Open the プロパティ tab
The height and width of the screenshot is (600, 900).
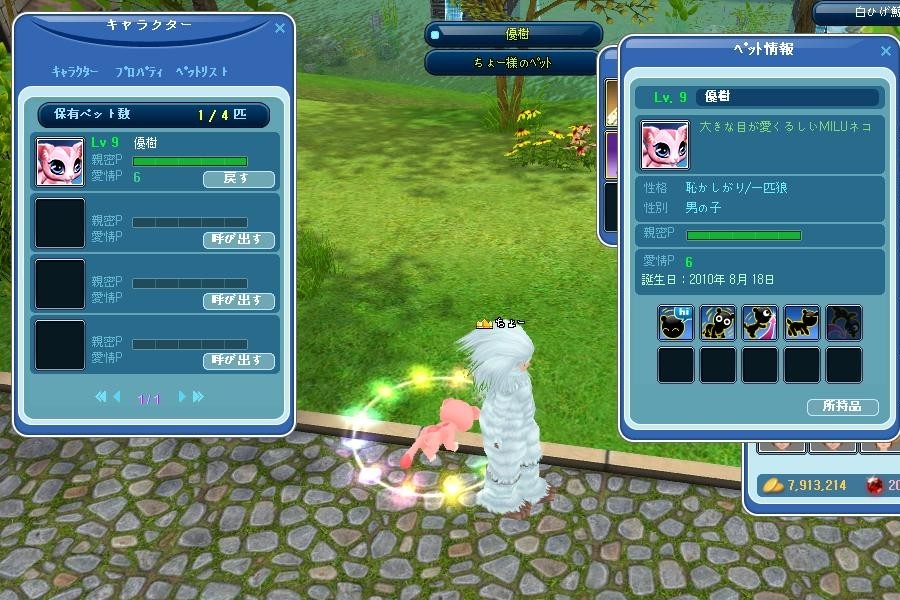click(136, 72)
